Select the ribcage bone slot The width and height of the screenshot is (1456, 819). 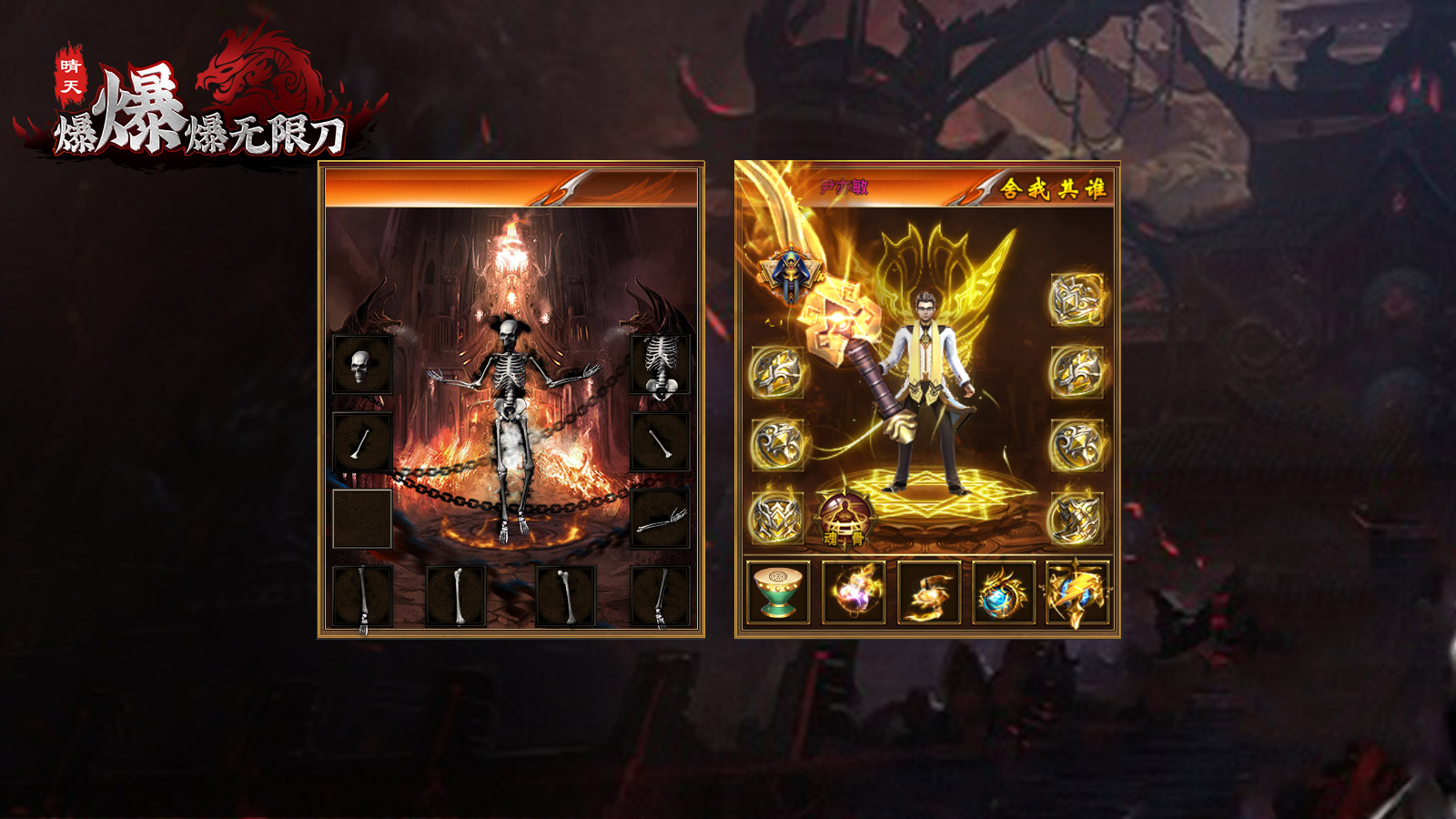point(660,365)
